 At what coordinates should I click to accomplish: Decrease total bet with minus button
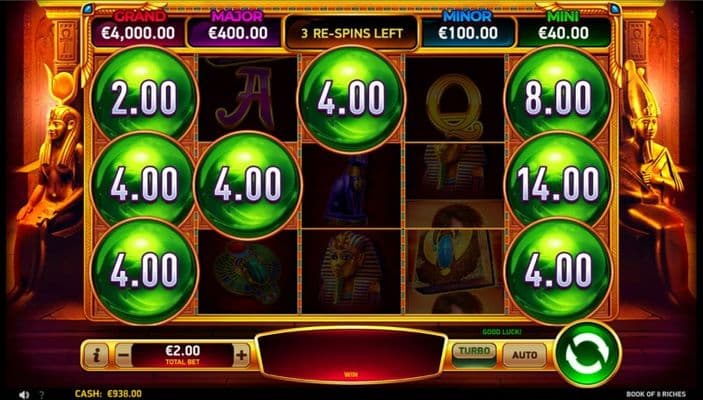[x=122, y=354]
